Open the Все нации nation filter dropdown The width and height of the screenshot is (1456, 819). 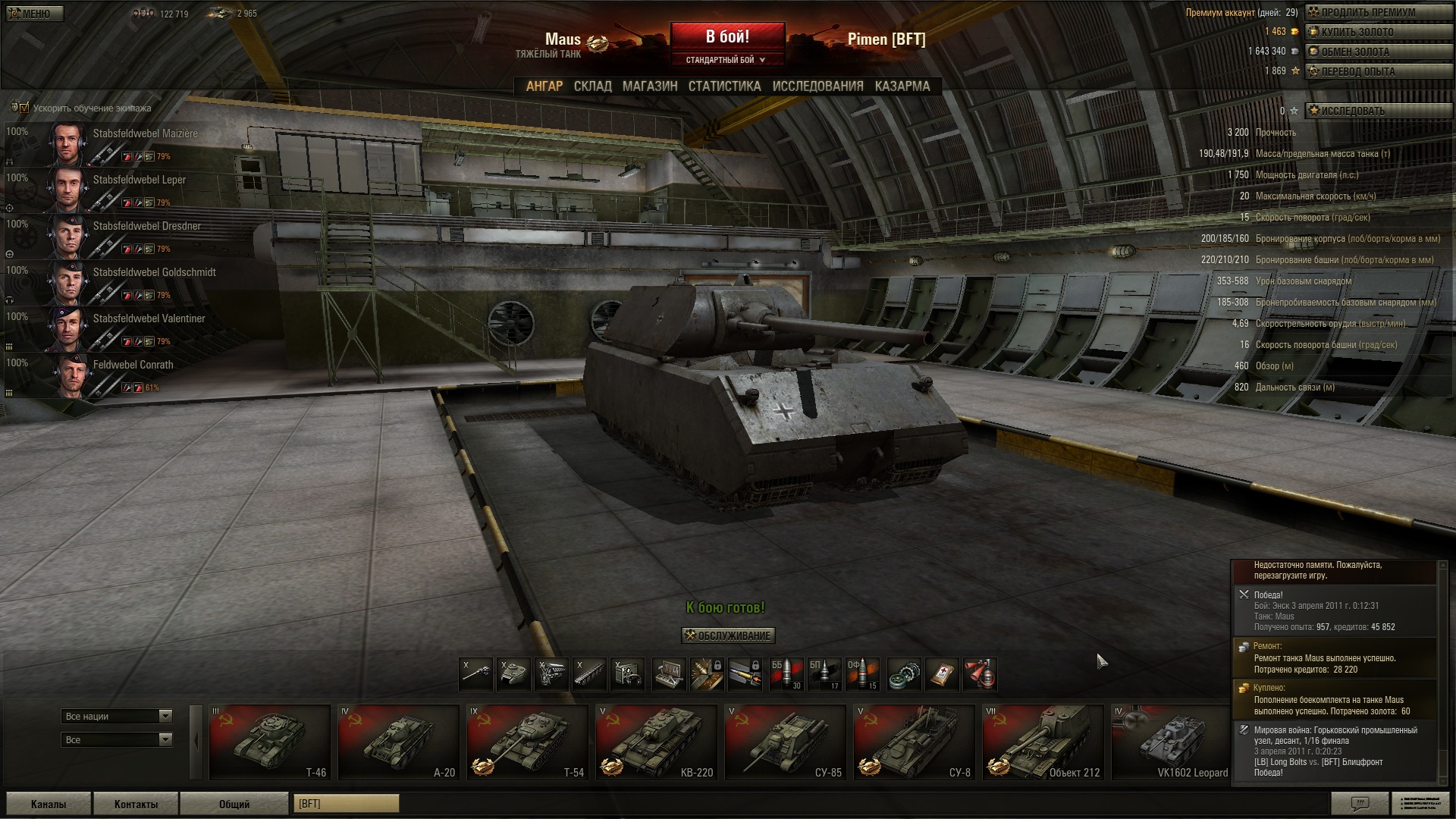tap(117, 716)
